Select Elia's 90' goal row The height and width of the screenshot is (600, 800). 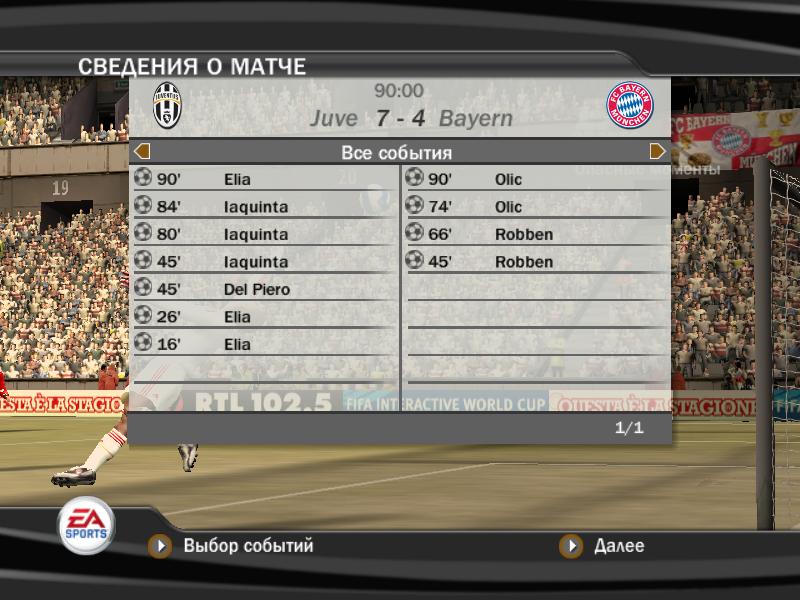(x=265, y=180)
